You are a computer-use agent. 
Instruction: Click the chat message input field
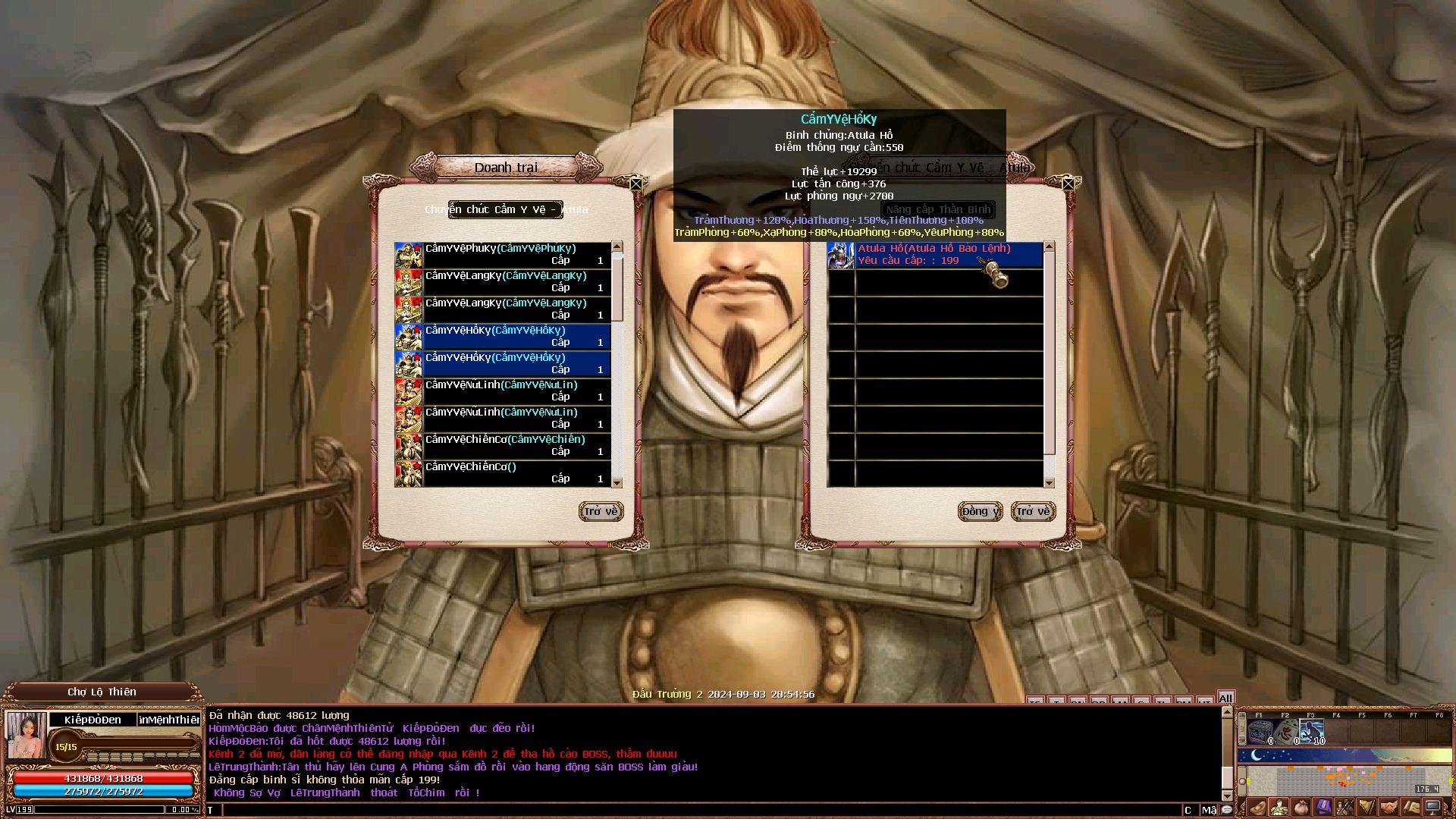point(698,810)
